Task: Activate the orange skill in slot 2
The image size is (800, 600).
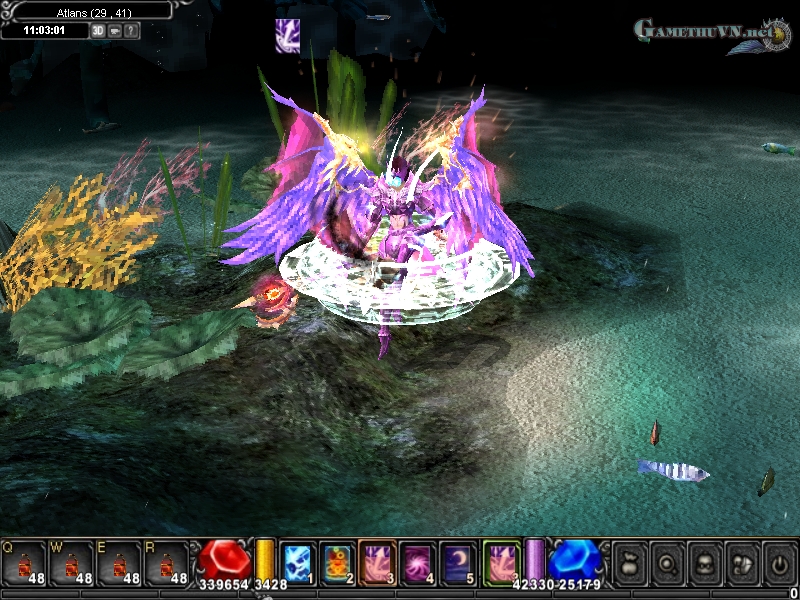Action: click(x=338, y=562)
